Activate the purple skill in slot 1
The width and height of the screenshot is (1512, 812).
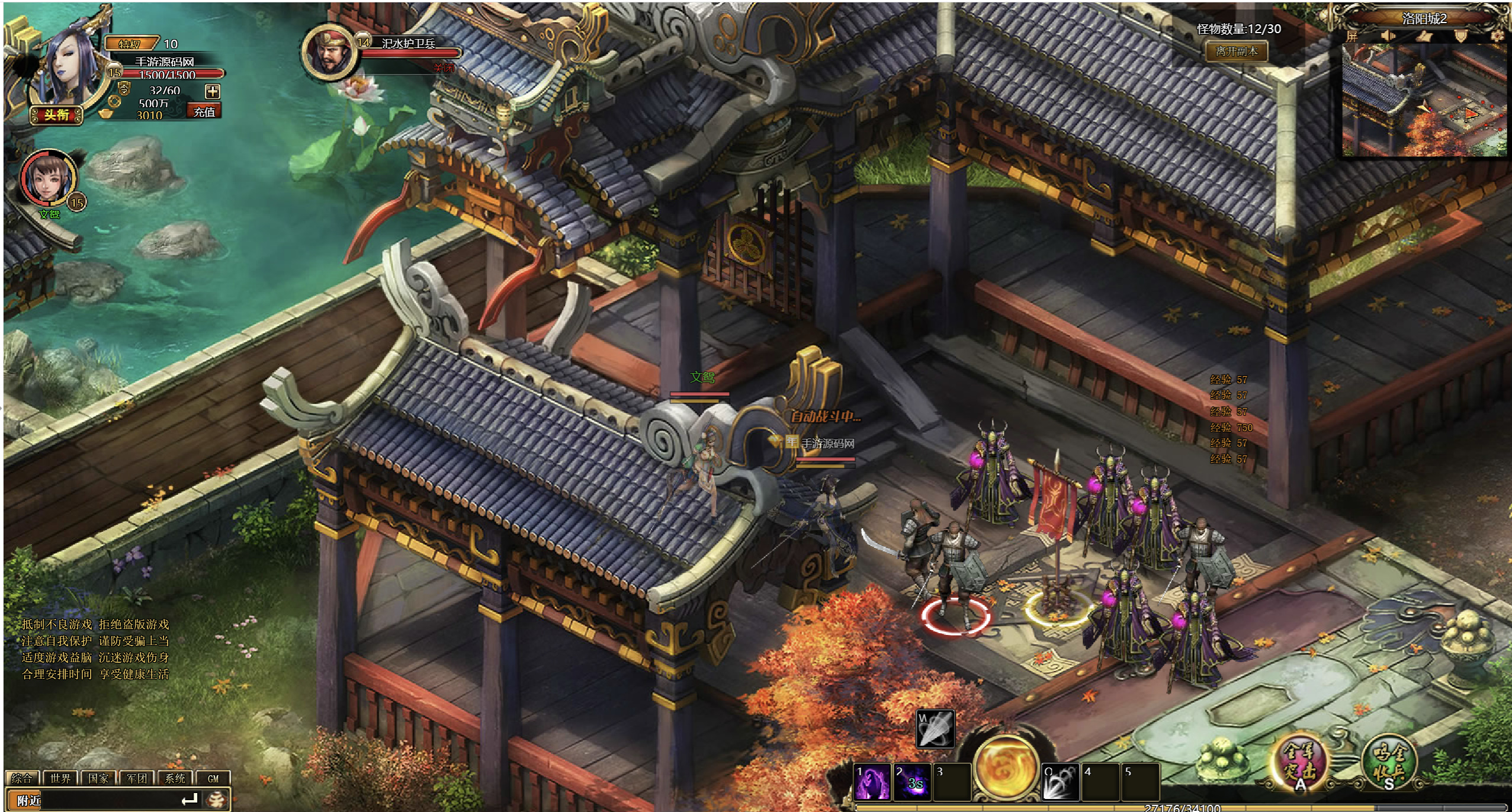tap(872, 782)
